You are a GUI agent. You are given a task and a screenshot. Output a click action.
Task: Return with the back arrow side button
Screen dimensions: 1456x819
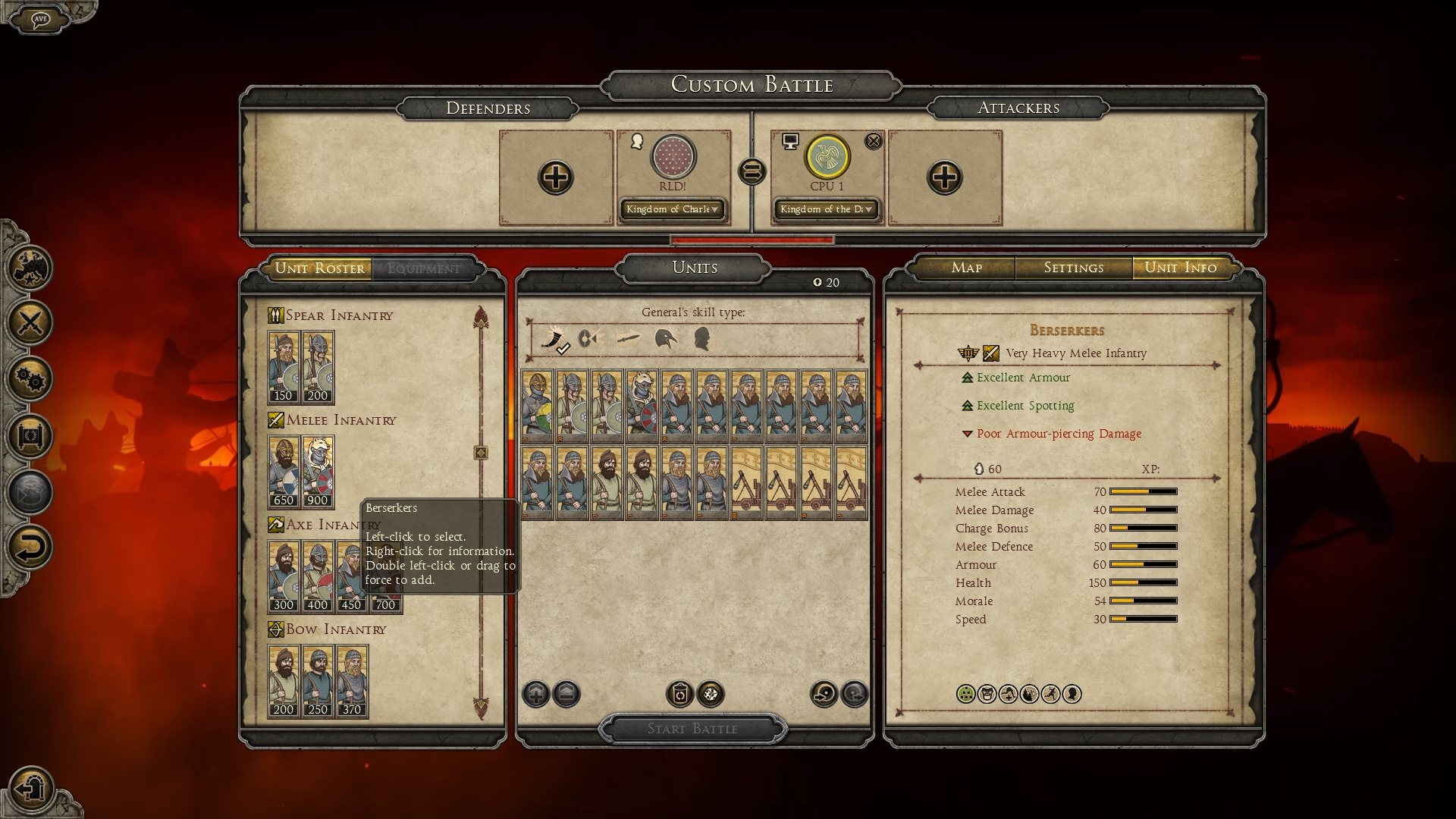(30, 548)
